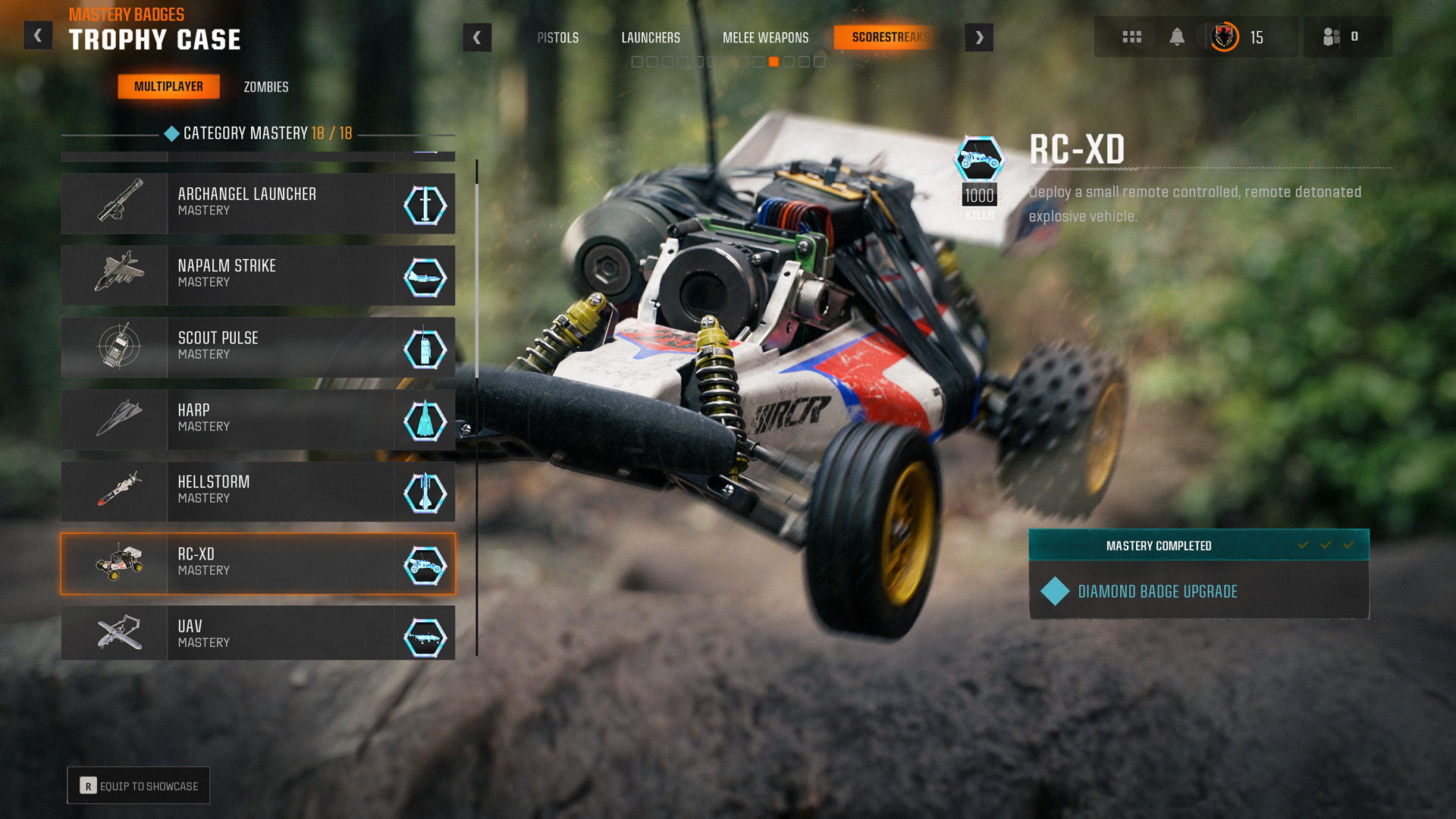Image resolution: width=1456 pixels, height=819 pixels.
Task: Choose the Napalm Strike mastery badge
Action: click(x=258, y=275)
